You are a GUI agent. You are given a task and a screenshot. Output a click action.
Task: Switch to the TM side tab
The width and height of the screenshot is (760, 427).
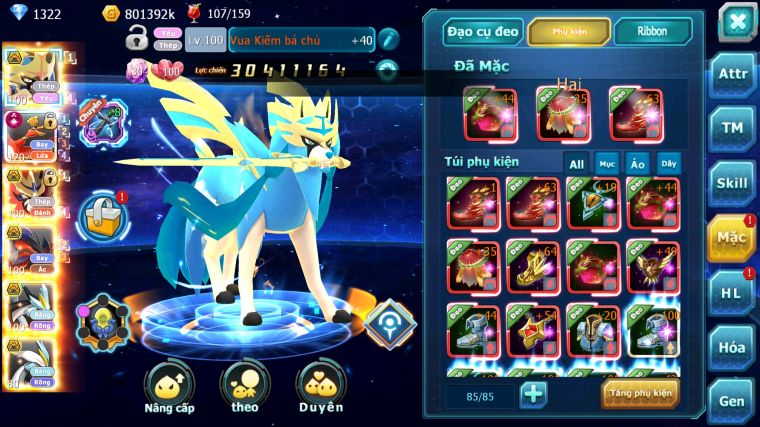tap(732, 128)
